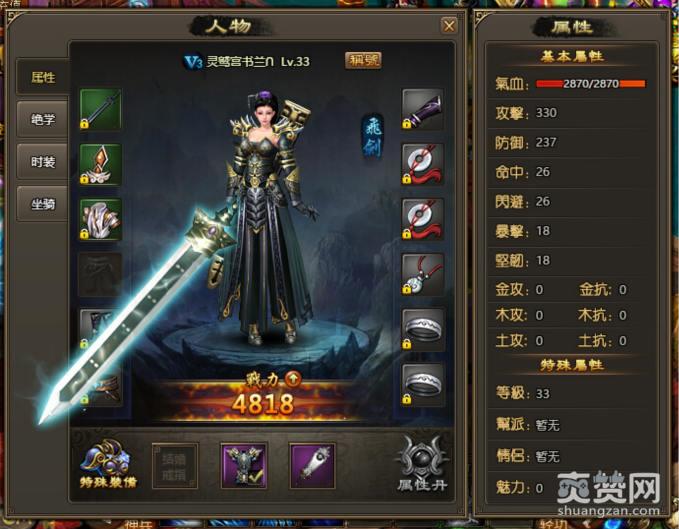The height and width of the screenshot is (529, 679).
Task: Select the green sword weapon slot
Action: pyautogui.click(x=100, y=109)
